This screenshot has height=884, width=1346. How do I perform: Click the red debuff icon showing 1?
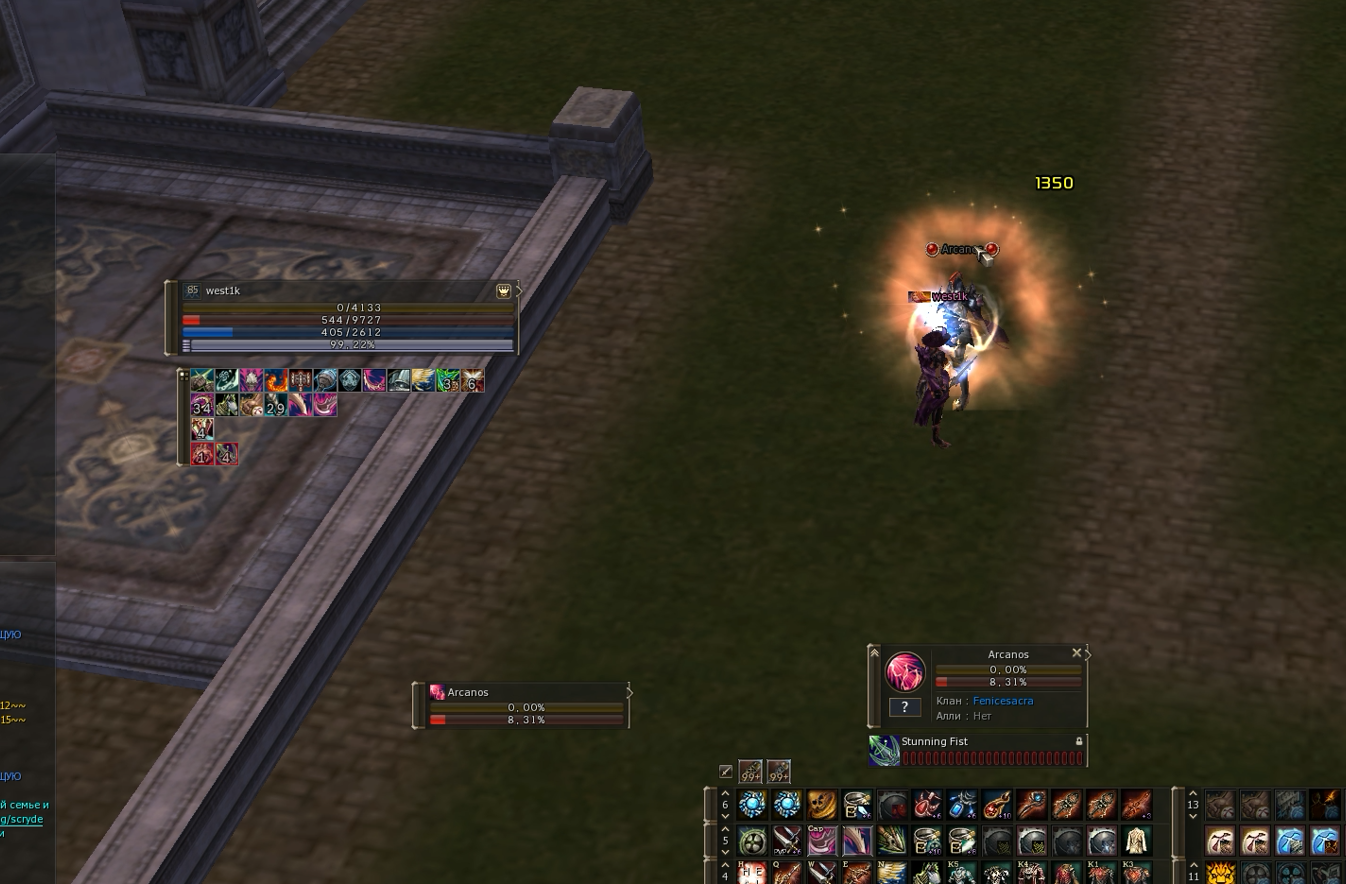[x=202, y=455]
